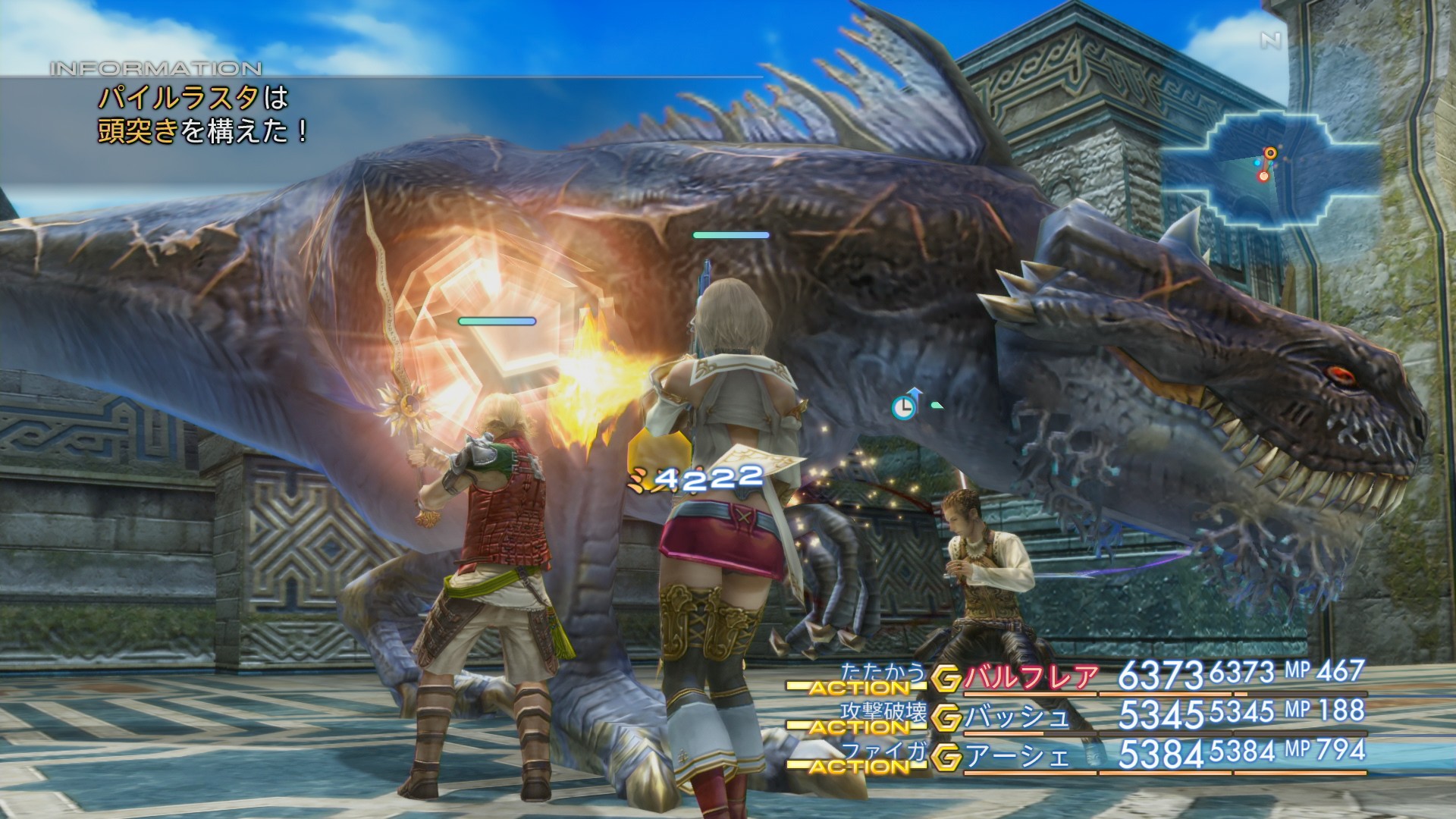Toggle Balthier's たたかう action
The height and width of the screenshot is (819, 1456).
(883, 673)
